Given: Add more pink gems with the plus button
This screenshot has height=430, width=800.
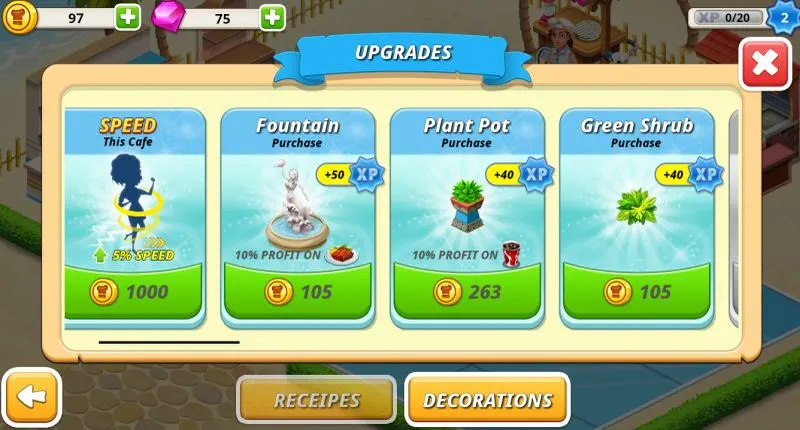Looking at the screenshot, I should 272,17.
